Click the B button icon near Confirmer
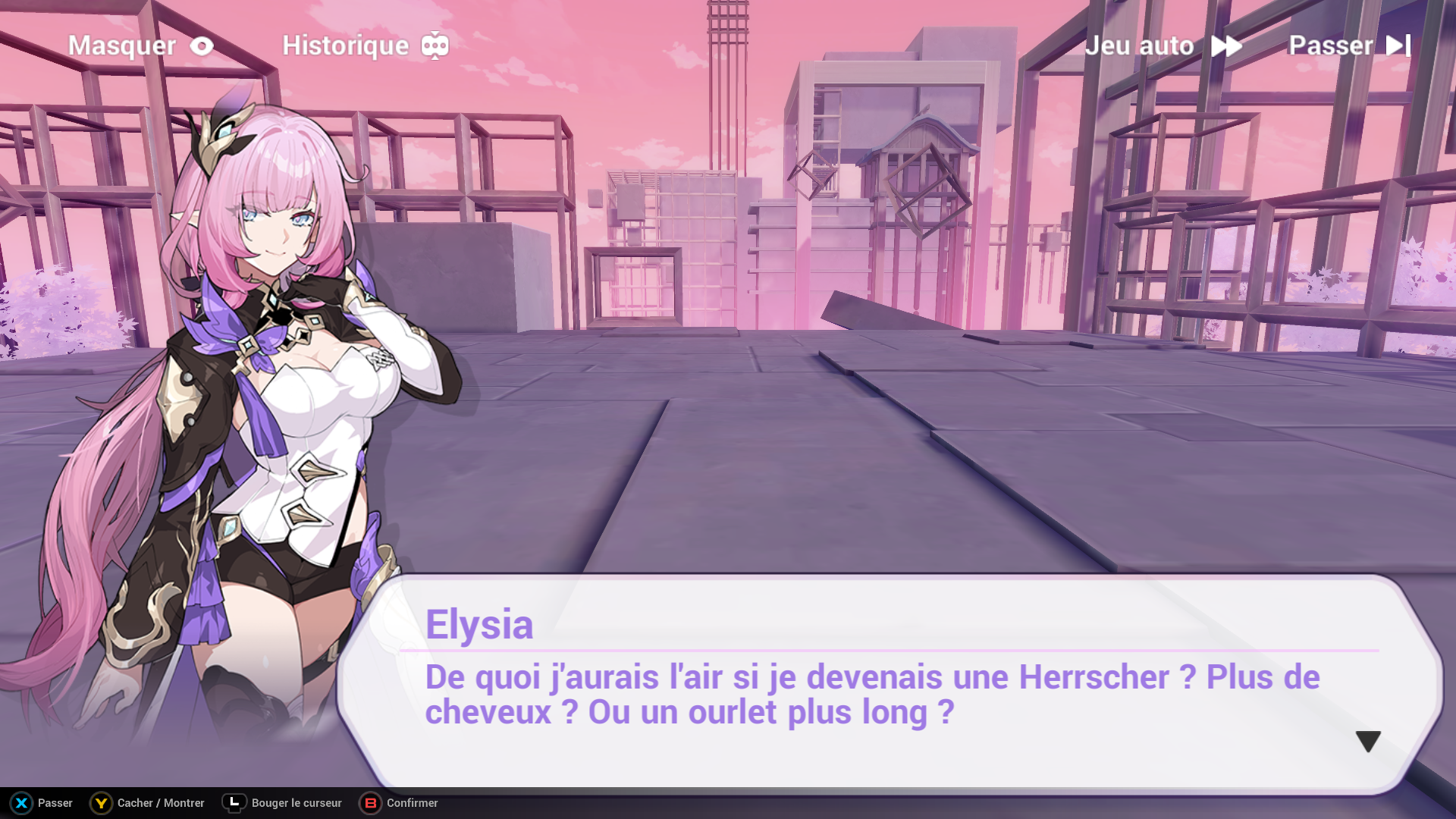 tap(369, 802)
